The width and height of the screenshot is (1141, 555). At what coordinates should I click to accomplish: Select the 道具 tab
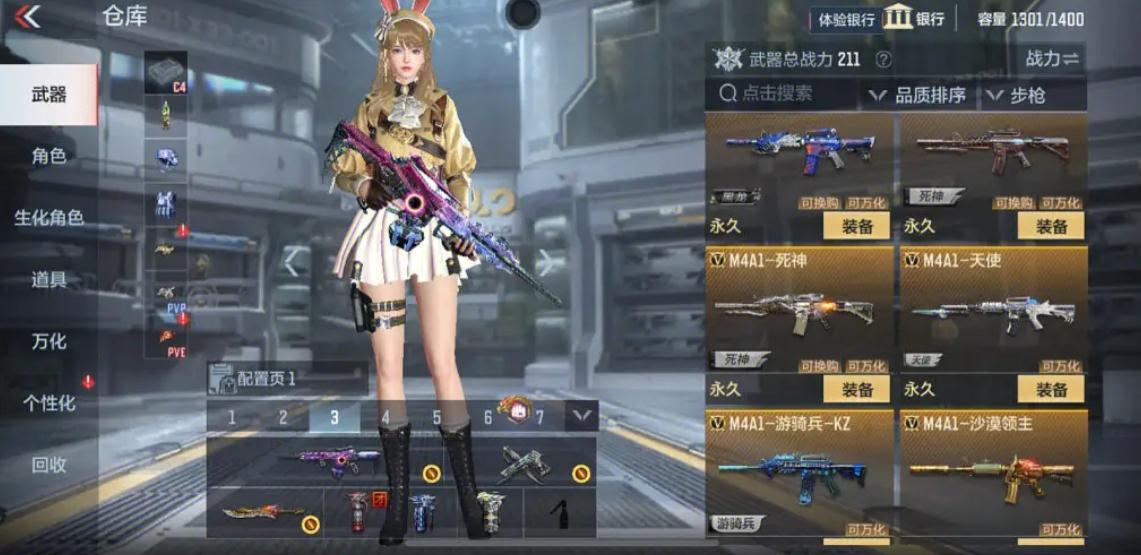pyautogui.click(x=49, y=280)
